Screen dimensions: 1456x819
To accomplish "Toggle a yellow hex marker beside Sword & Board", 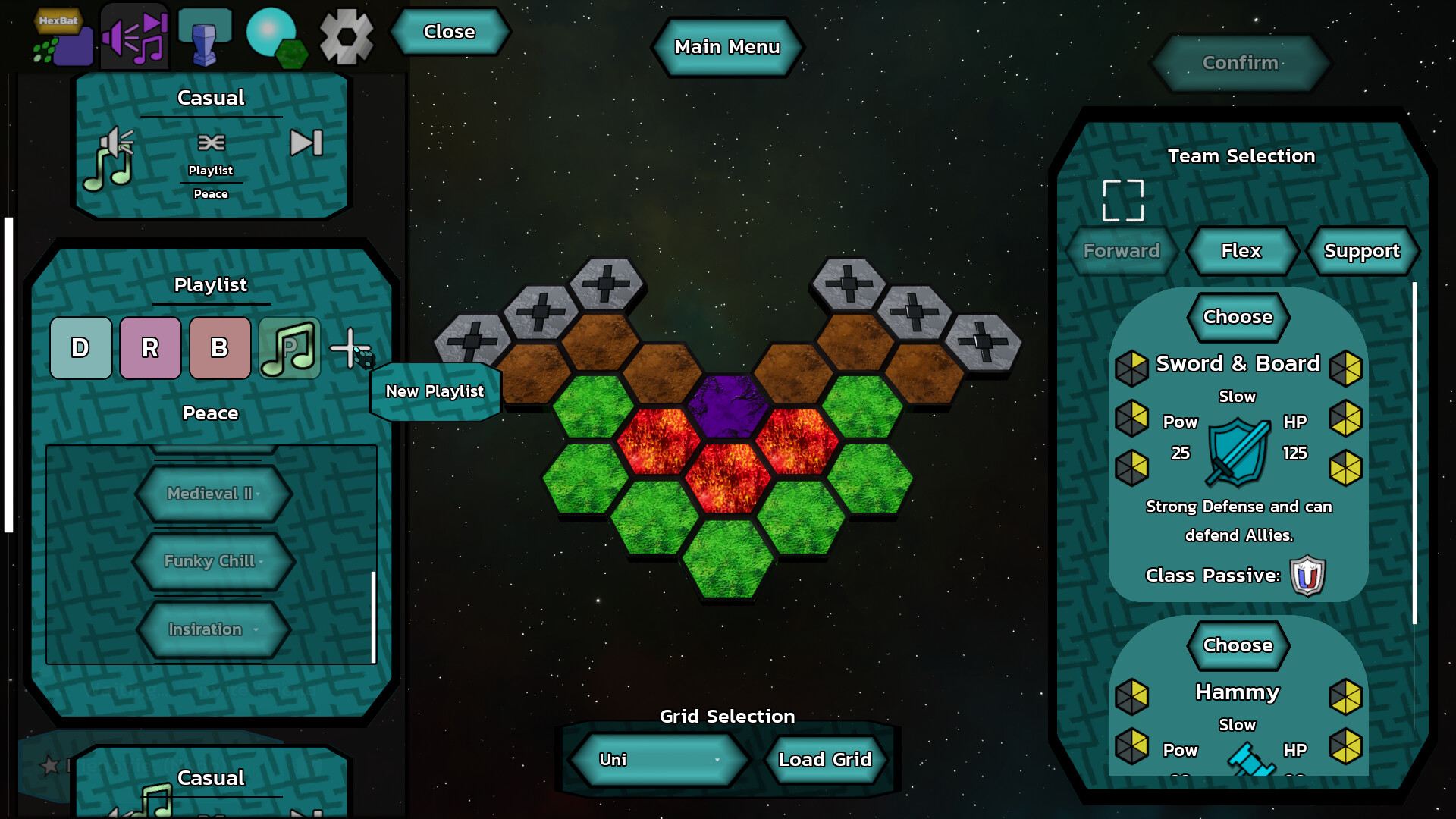I will tap(1132, 367).
